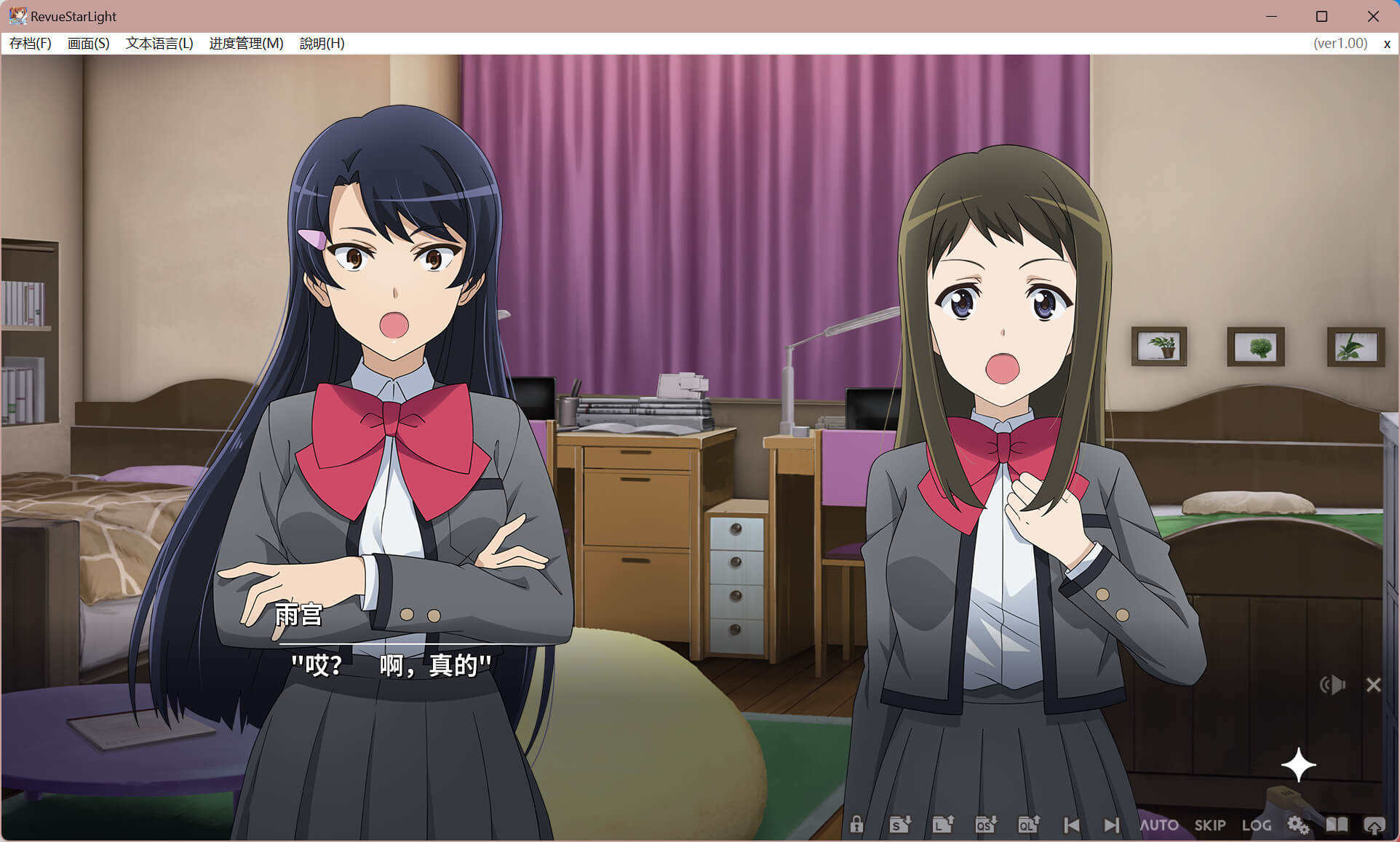Open the 画面(S) menu
This screenshot has width=1400, height=842.
coord(88,44)
